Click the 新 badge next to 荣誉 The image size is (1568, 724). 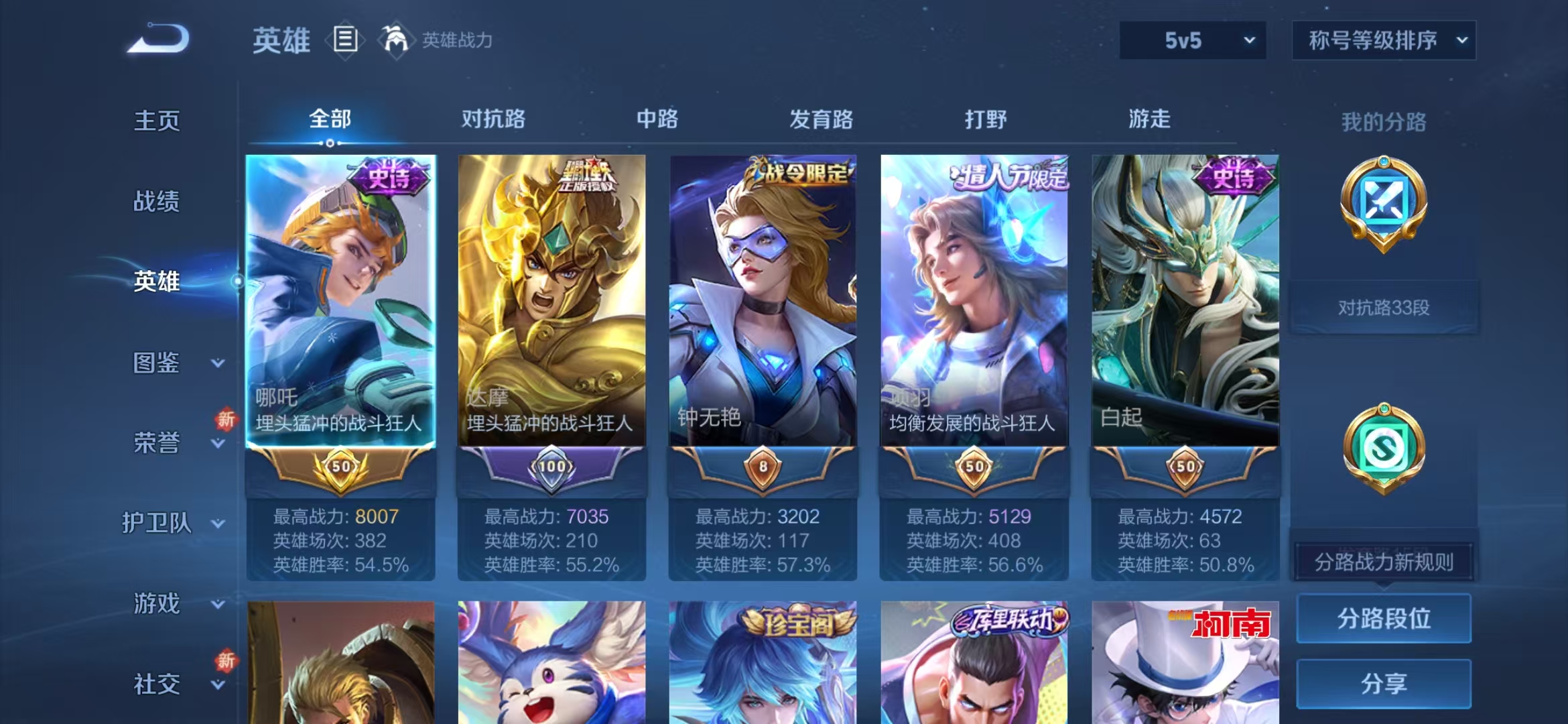[x=225, y=419]
